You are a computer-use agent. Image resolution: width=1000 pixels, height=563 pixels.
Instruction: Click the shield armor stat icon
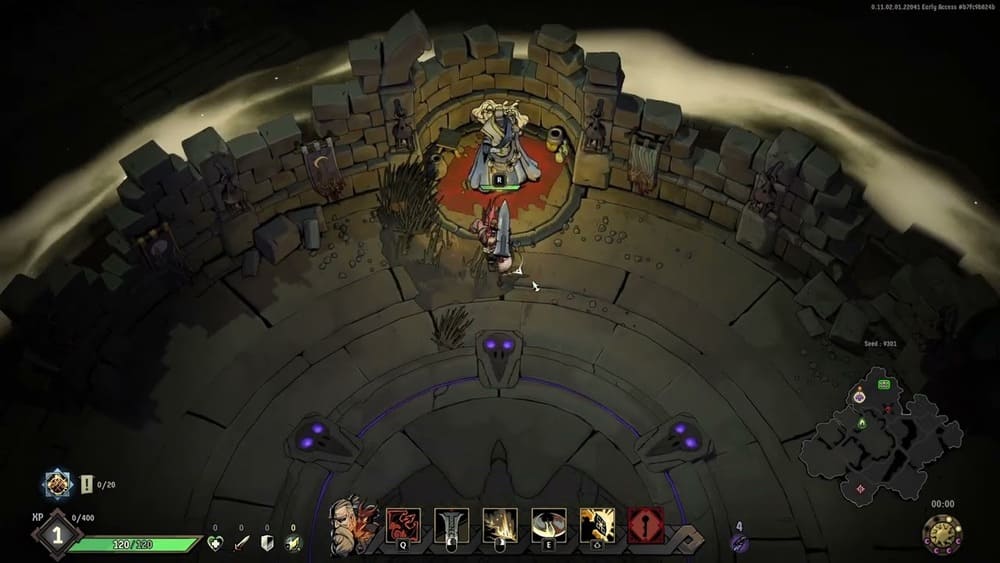pyautogui.click(x=267, y=543)
